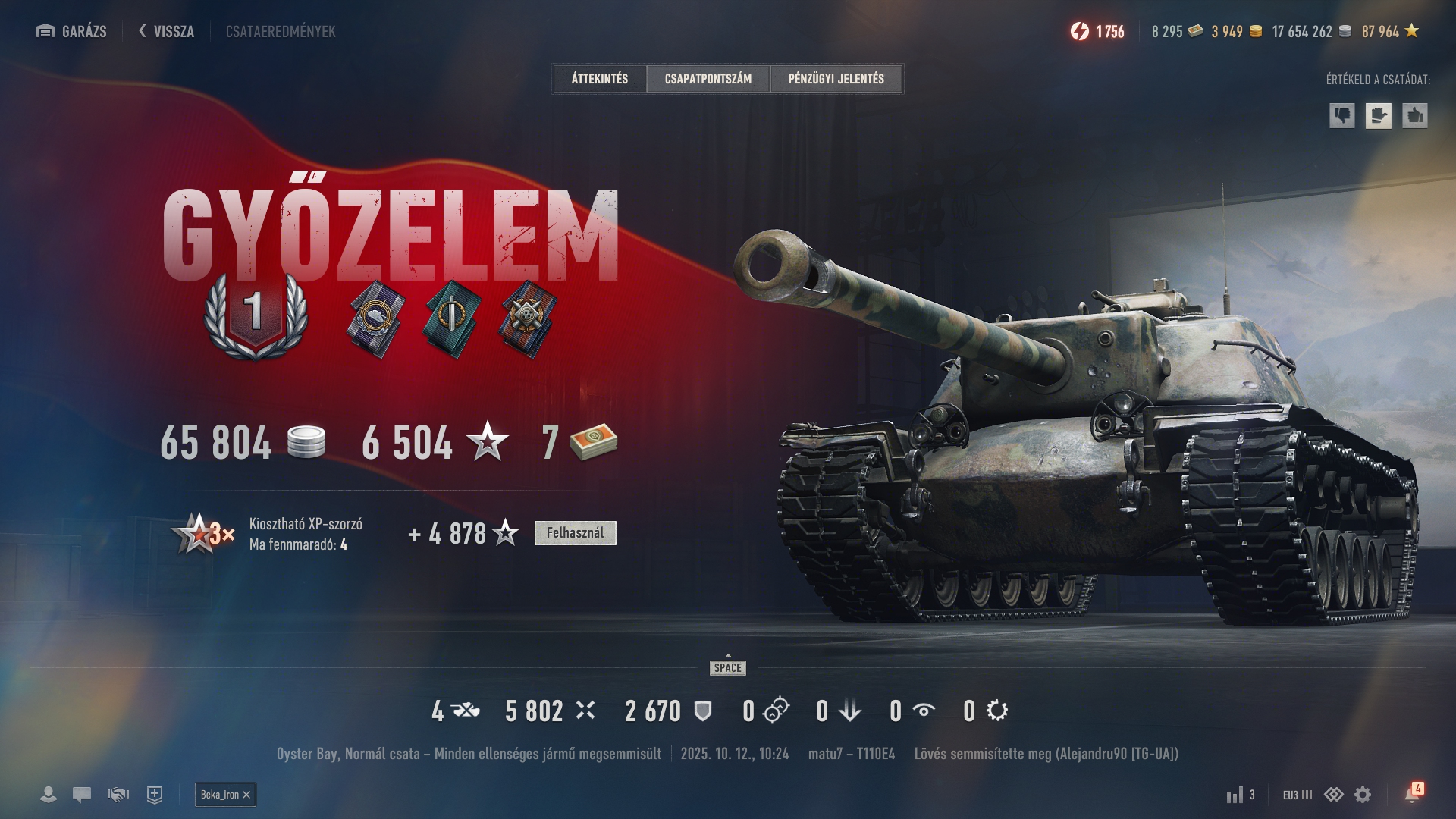1456x819 pixels.
Task: Click the handshake platoon icon
Action: (118, 795)
